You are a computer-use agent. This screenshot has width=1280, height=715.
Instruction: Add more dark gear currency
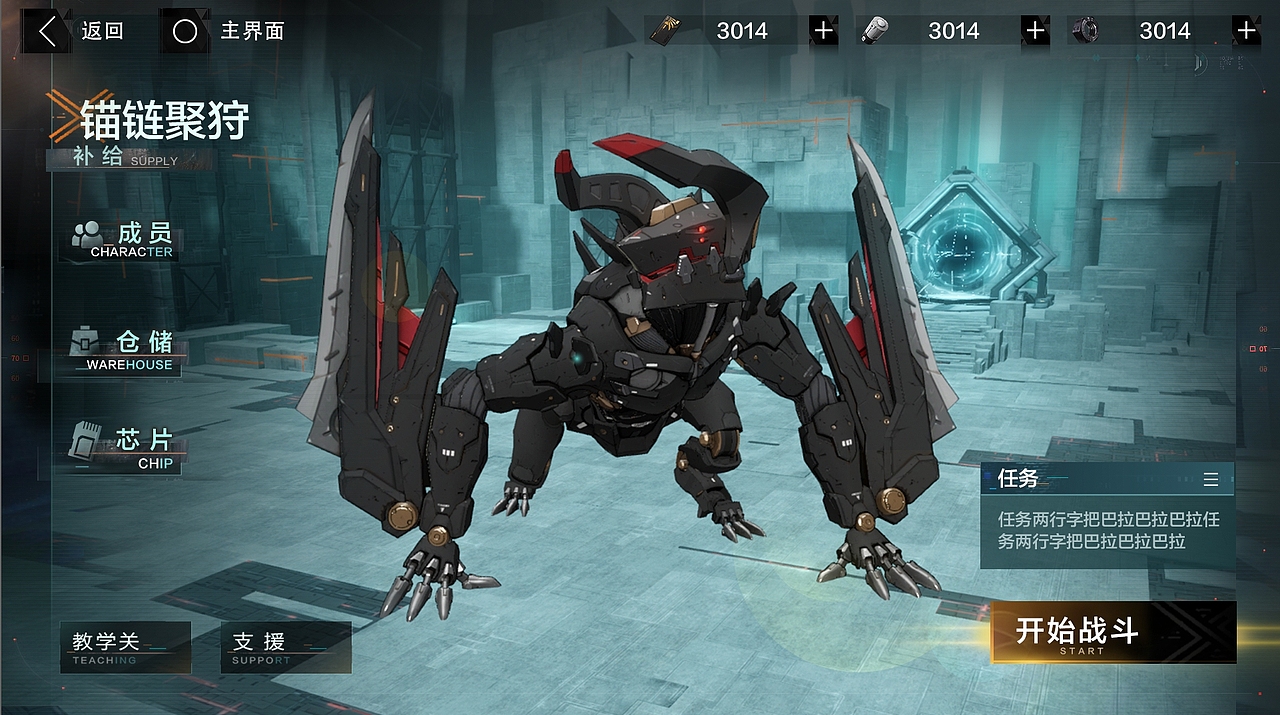1246,31
